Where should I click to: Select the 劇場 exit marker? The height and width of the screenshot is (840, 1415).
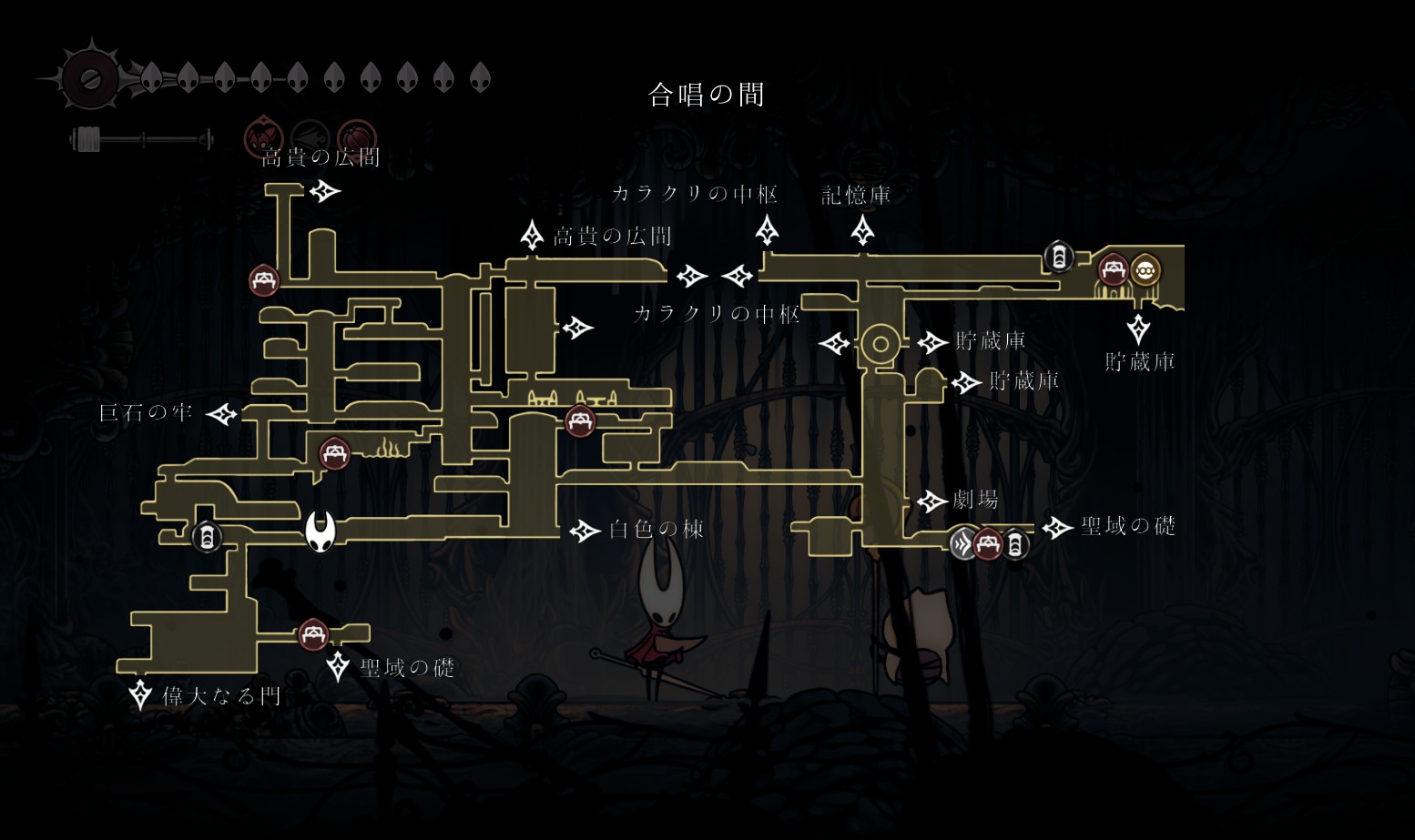[x=931, y=501]
